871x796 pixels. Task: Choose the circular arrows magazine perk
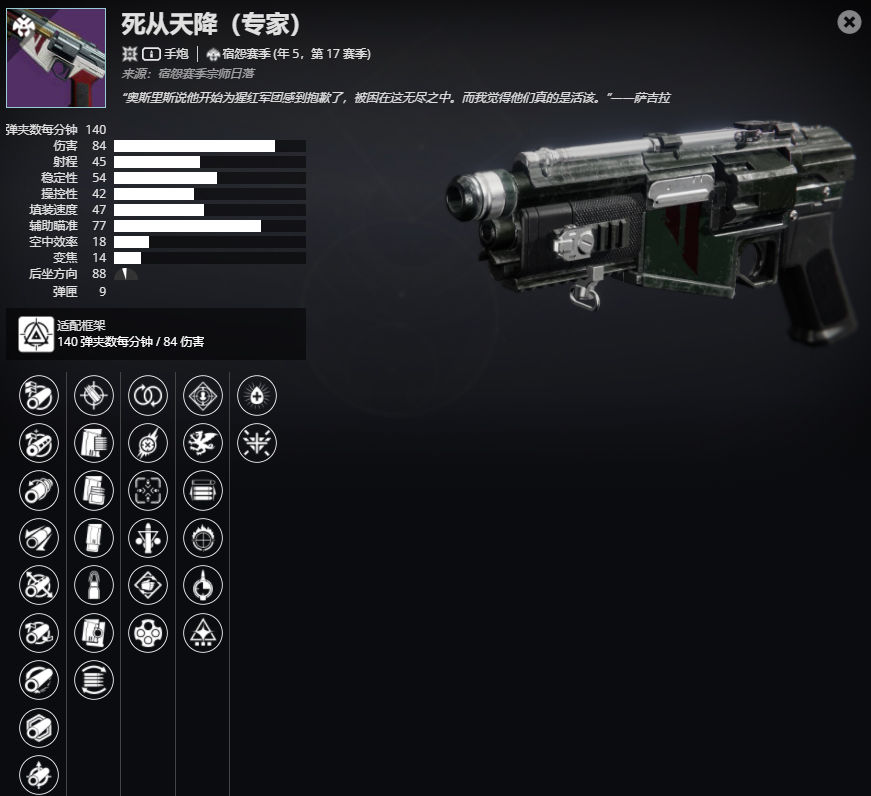(x=93, y=680)
